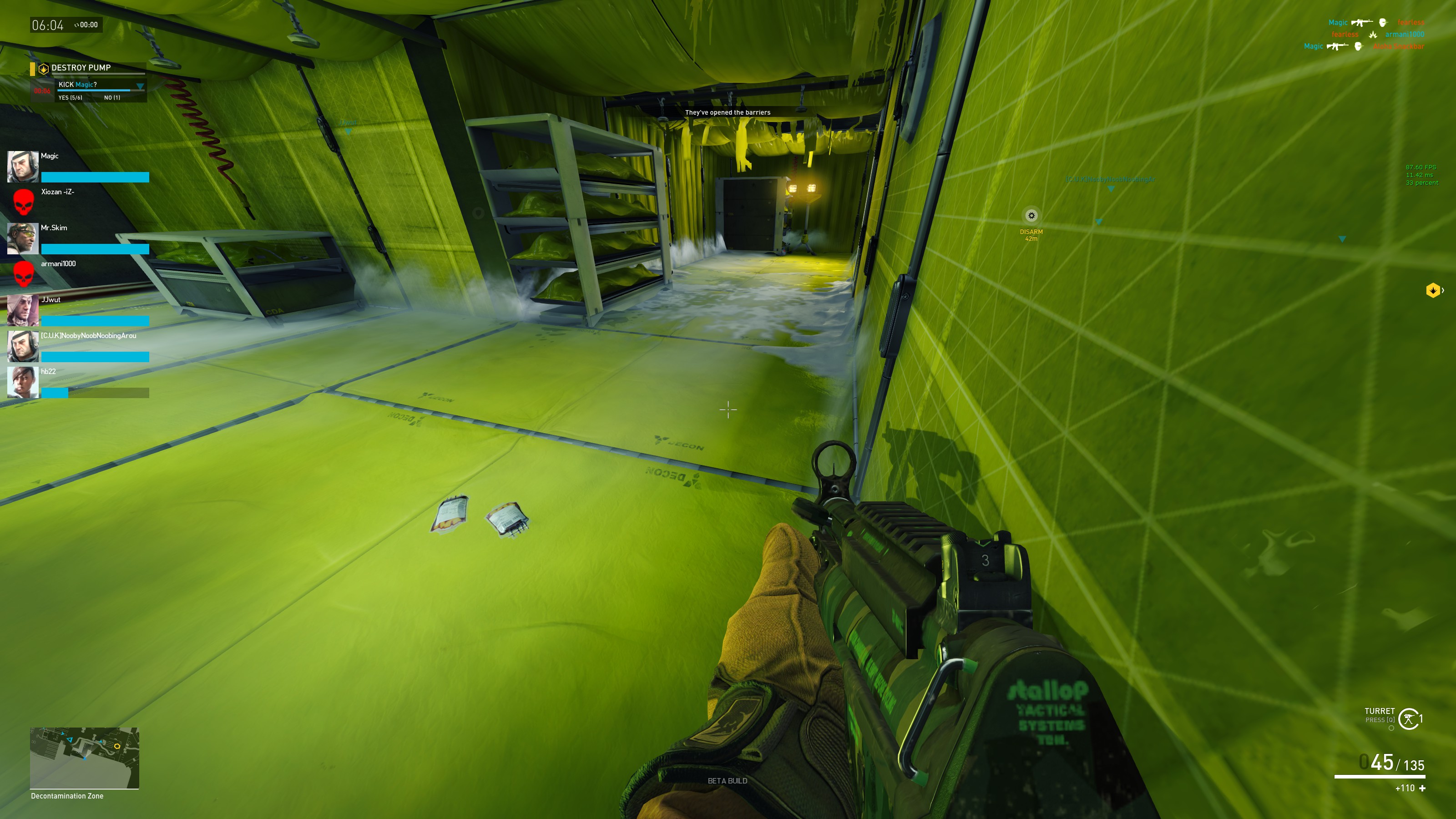Select JJwut's portrait in the team list
1456x819 pixels.
23,310
